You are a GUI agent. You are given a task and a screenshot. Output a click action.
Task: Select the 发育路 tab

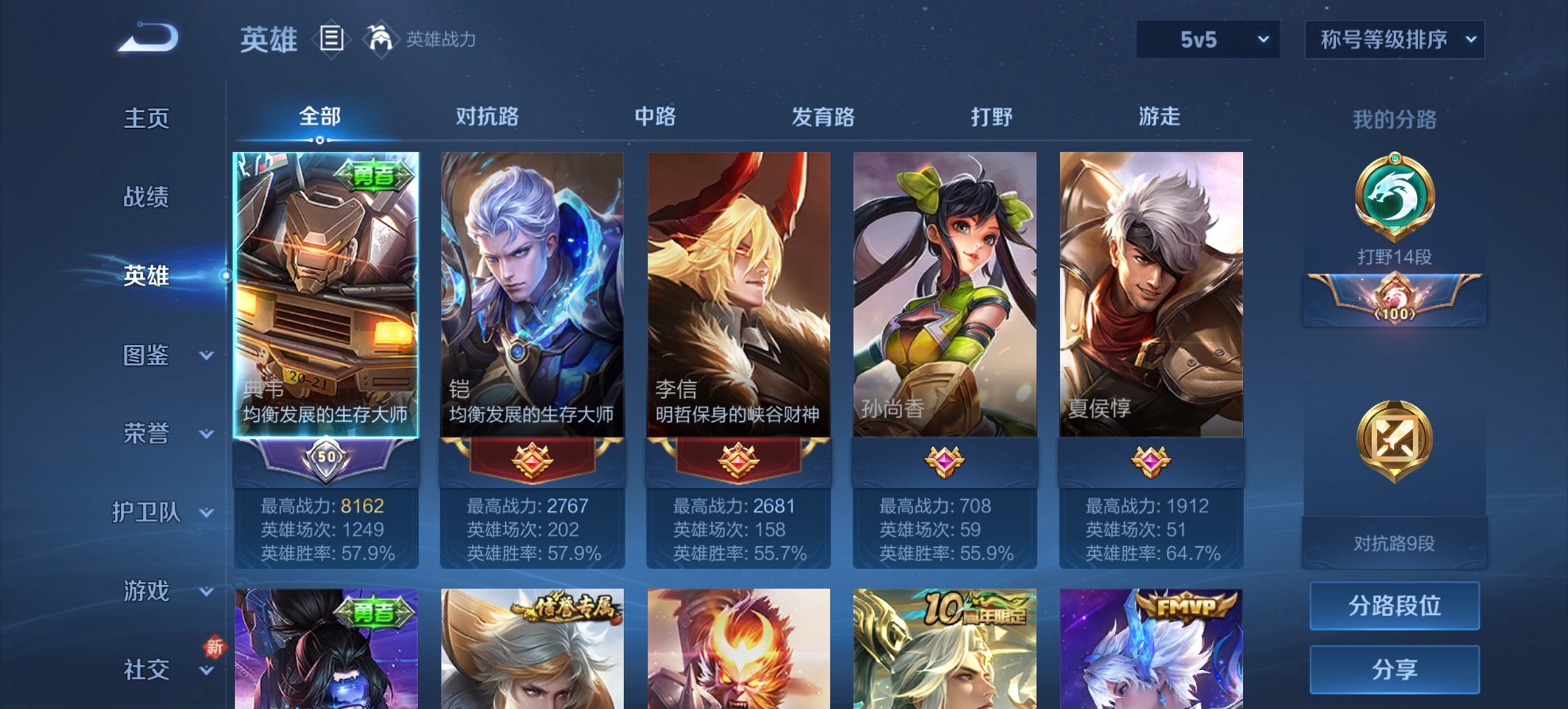[821, 118]
